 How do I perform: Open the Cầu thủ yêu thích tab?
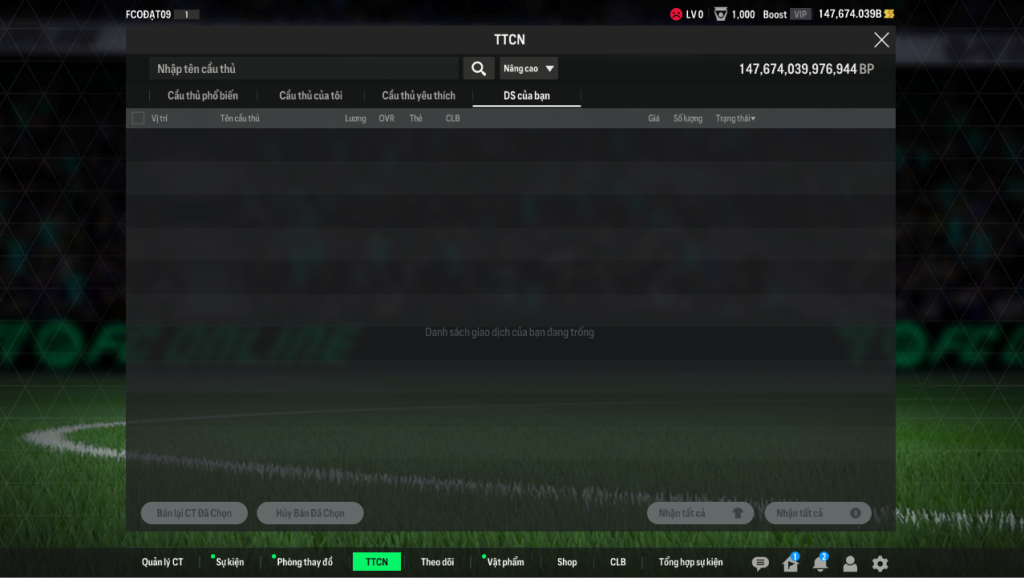click(418, 96)
